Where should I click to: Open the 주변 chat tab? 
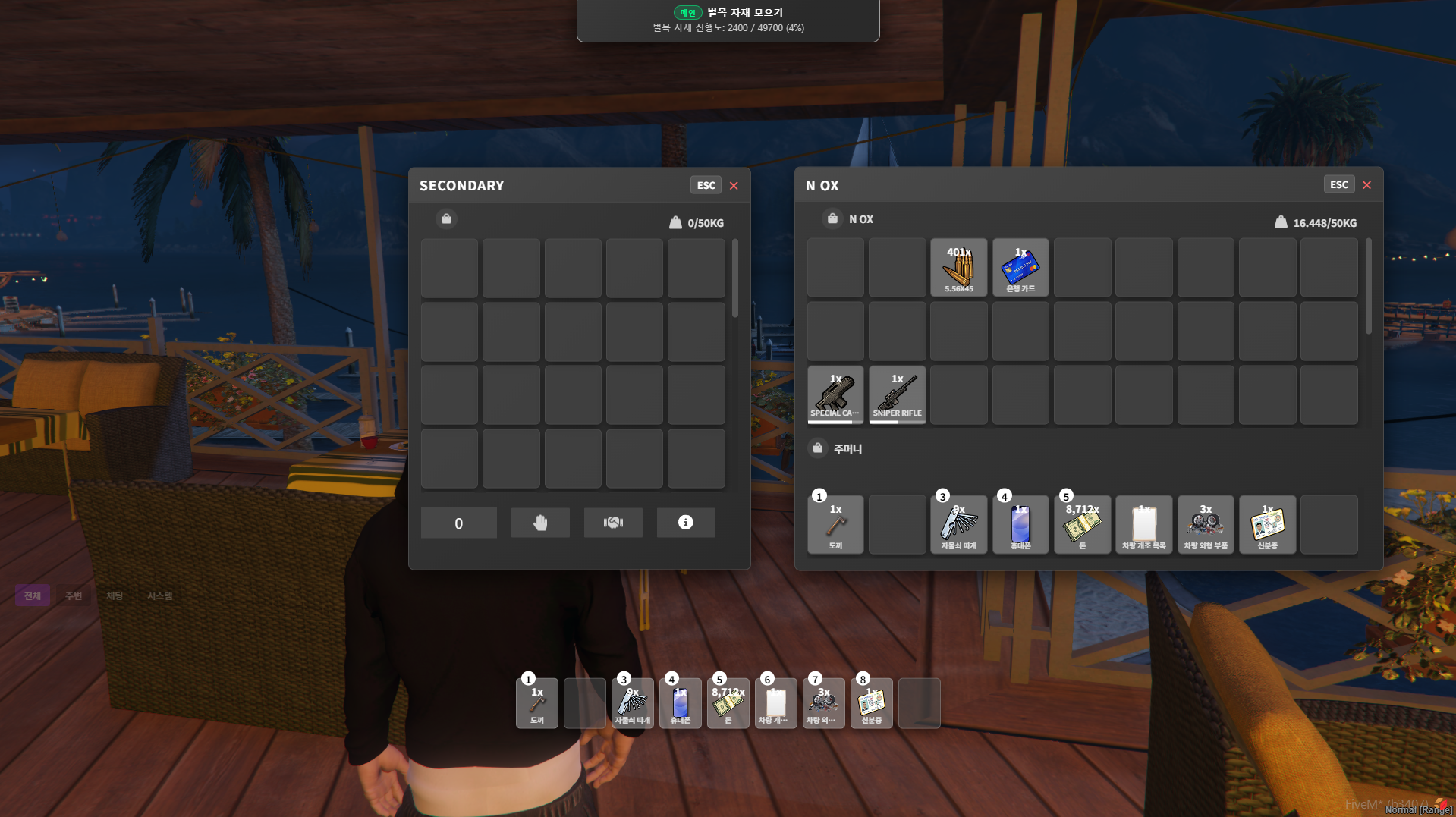click(74, 596)
